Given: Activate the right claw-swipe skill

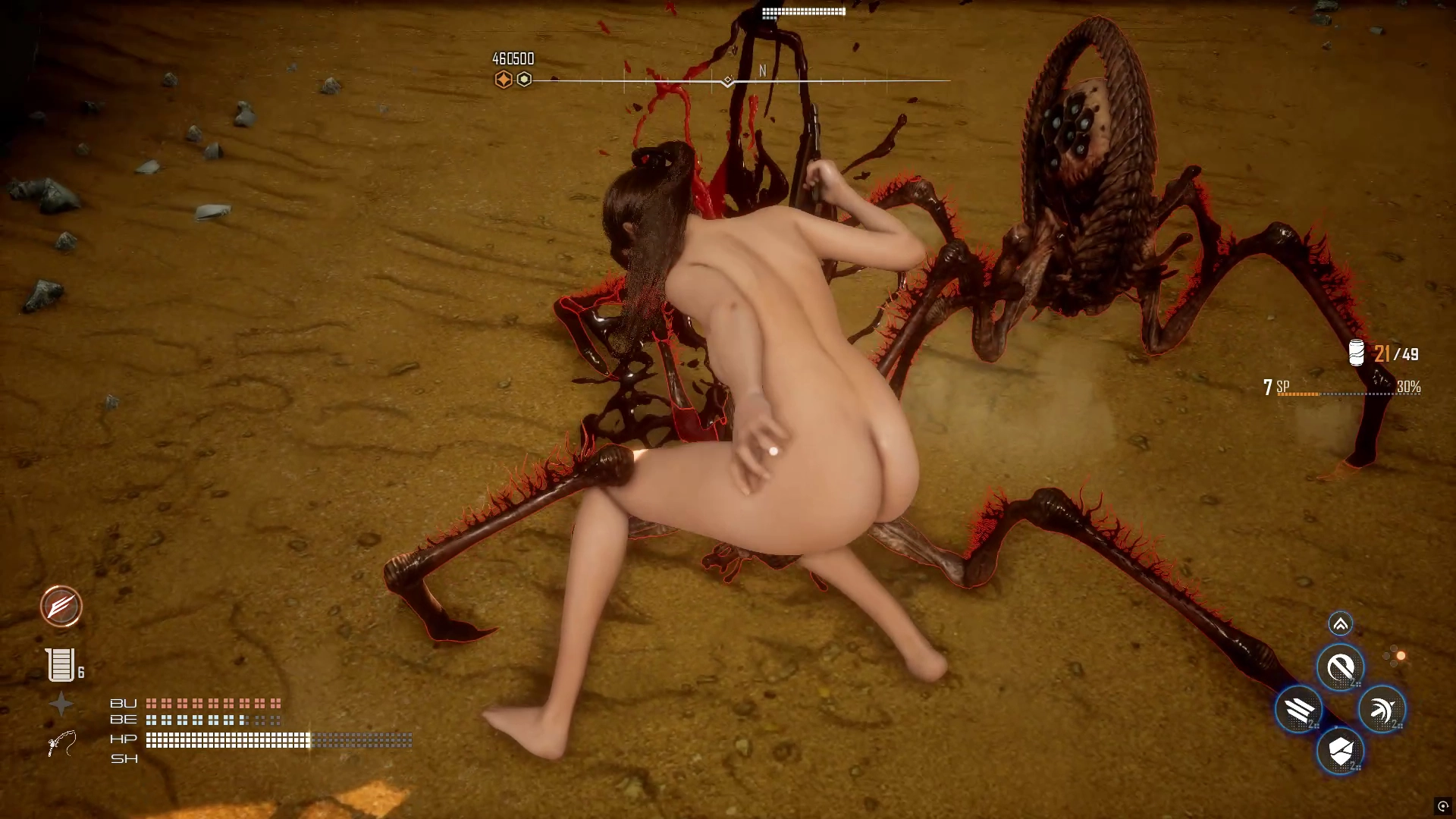Looking at the screenshot, I should pyautogui.click(x=1382, y=710).
